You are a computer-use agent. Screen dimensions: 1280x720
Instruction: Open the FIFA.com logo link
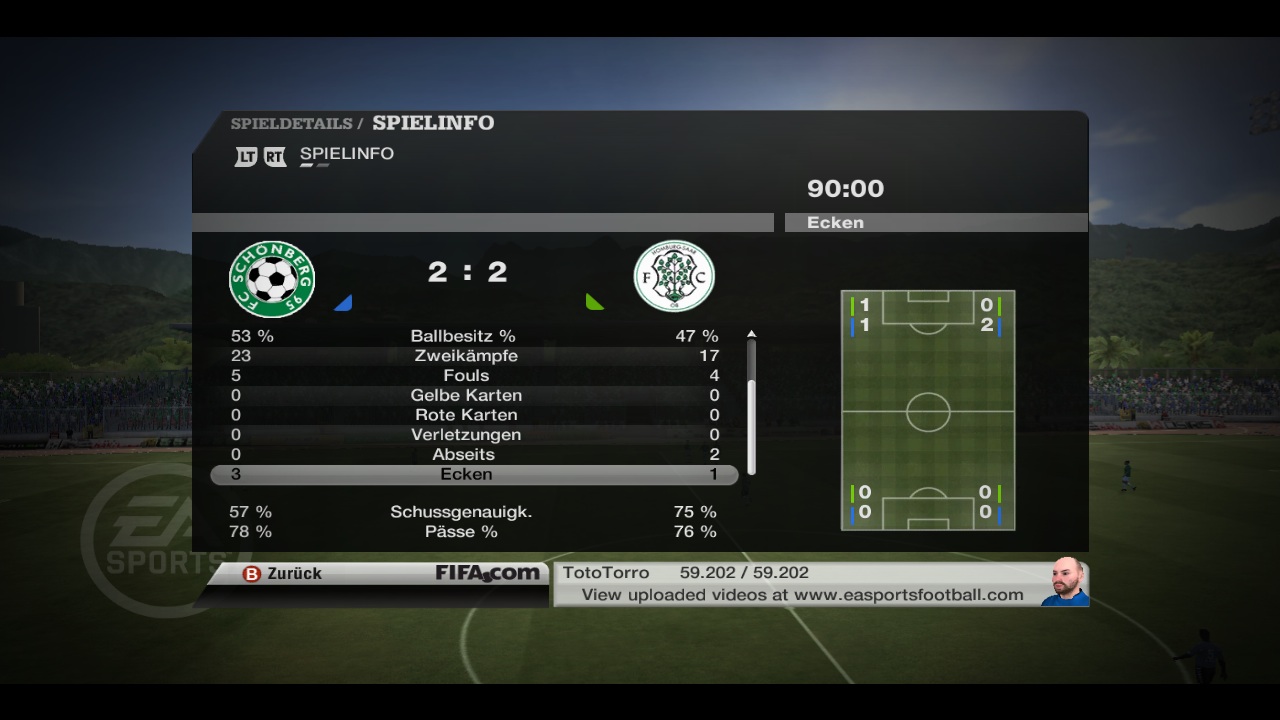point(487,573)
